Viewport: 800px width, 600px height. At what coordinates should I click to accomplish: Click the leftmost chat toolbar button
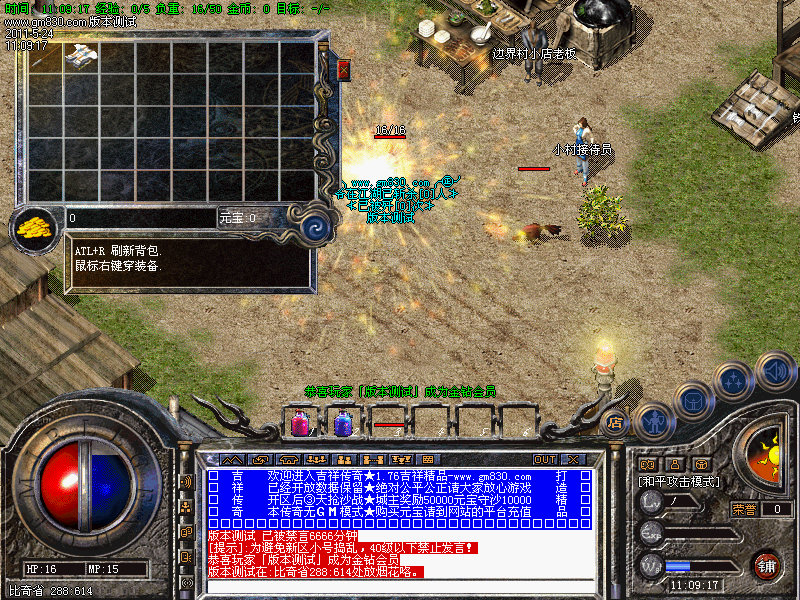223,459
